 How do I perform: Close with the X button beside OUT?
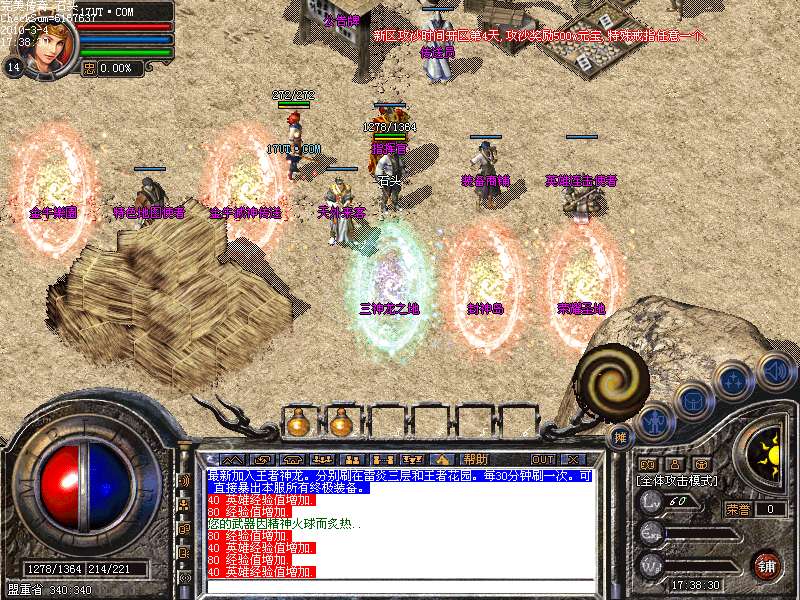(x=574, y=459)
